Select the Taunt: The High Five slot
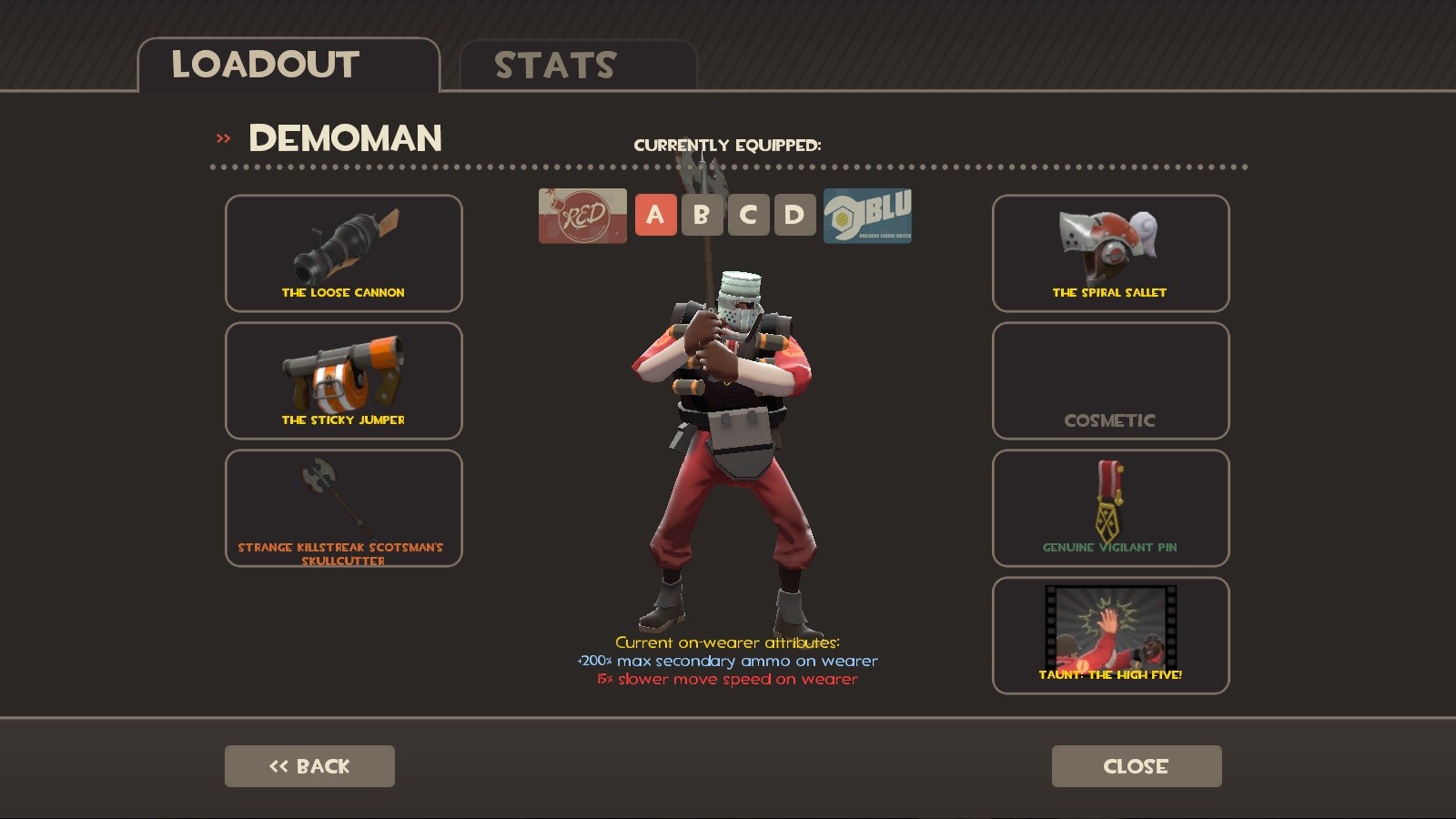The height and width of the screenshot is (819, 1456). pos(1110,635)
